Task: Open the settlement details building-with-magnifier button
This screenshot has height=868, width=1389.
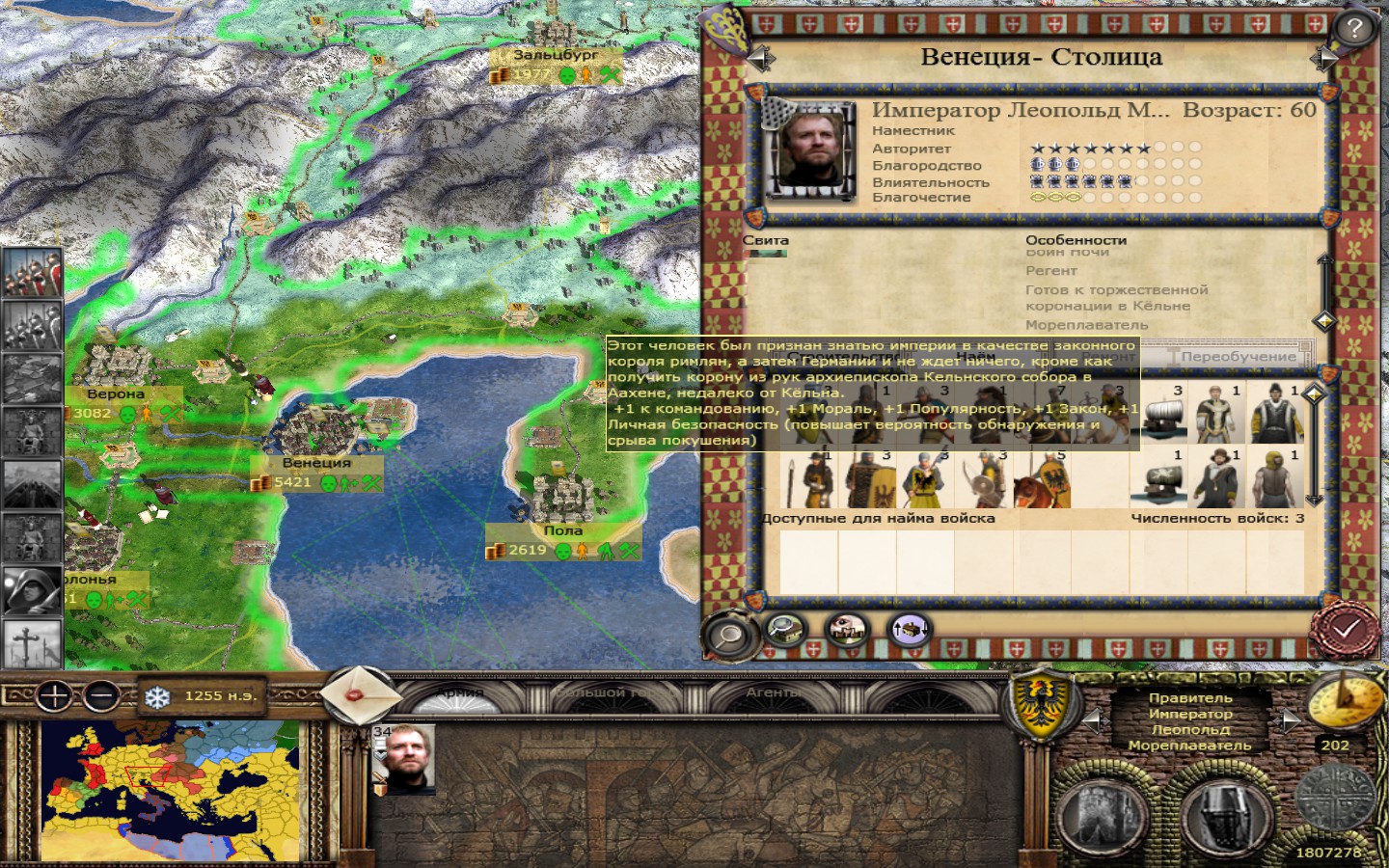Action: [788, 630]
